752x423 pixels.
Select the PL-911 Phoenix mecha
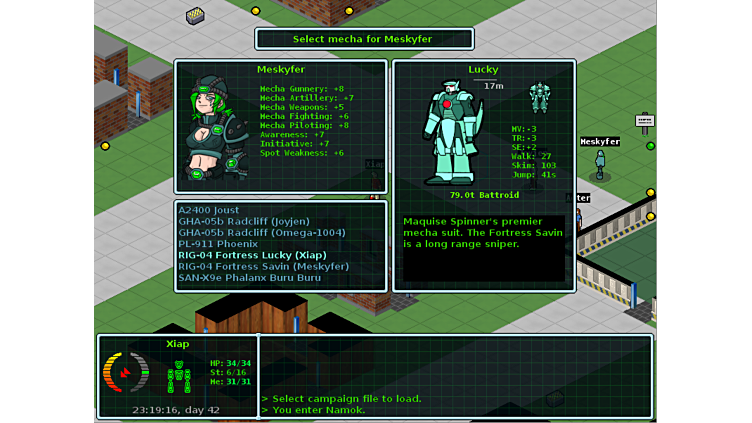click(218, 243)
